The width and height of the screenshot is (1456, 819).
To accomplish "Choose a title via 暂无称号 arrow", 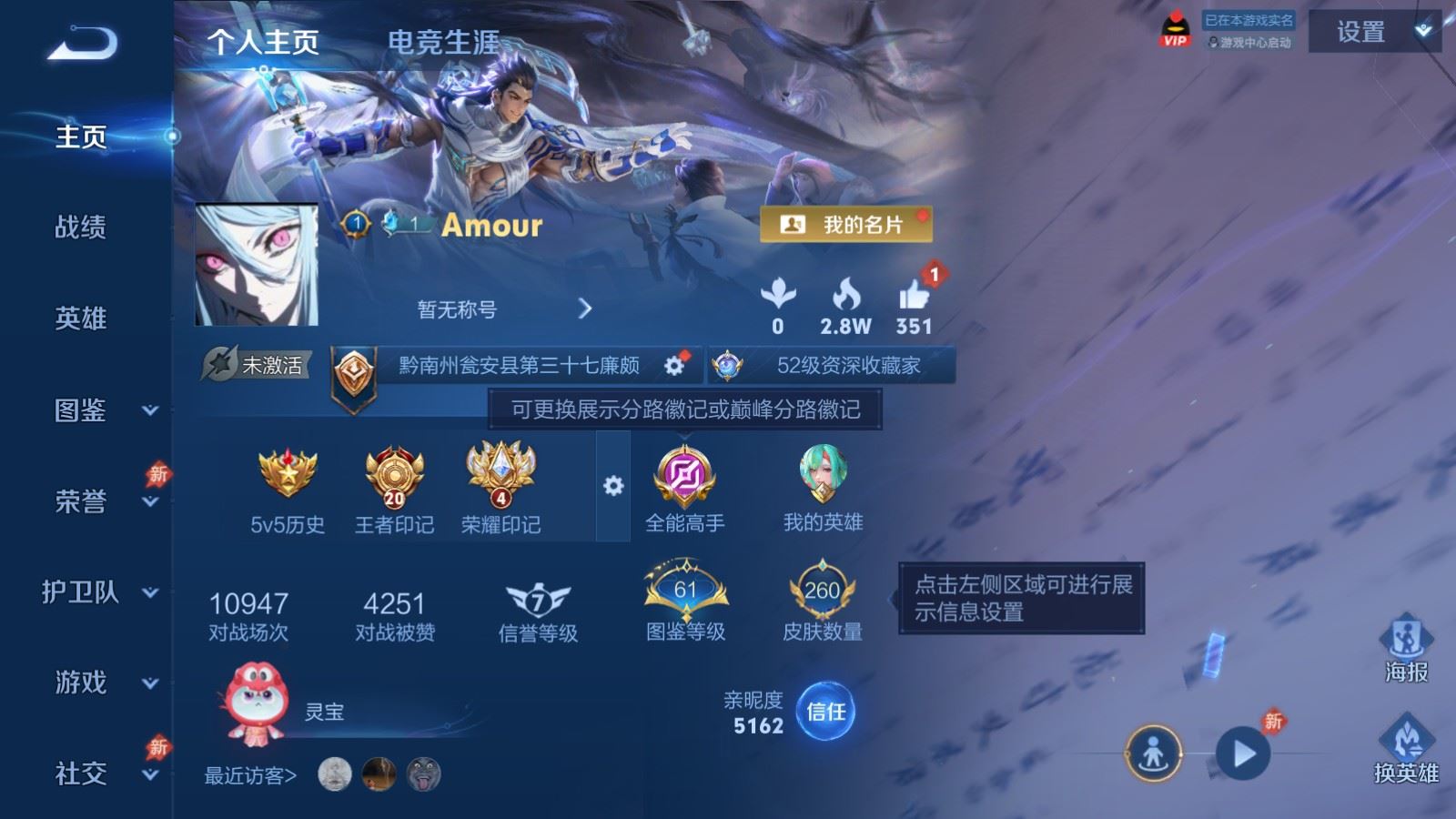I will pos(584,309).
